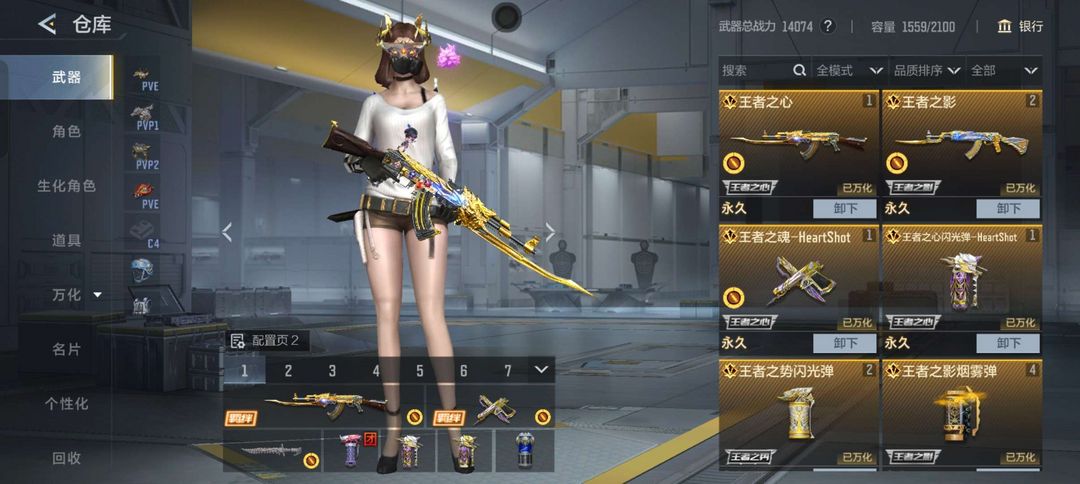Click the weapon search field
The image size is (1080, 484).
click(x=757, y=71)
